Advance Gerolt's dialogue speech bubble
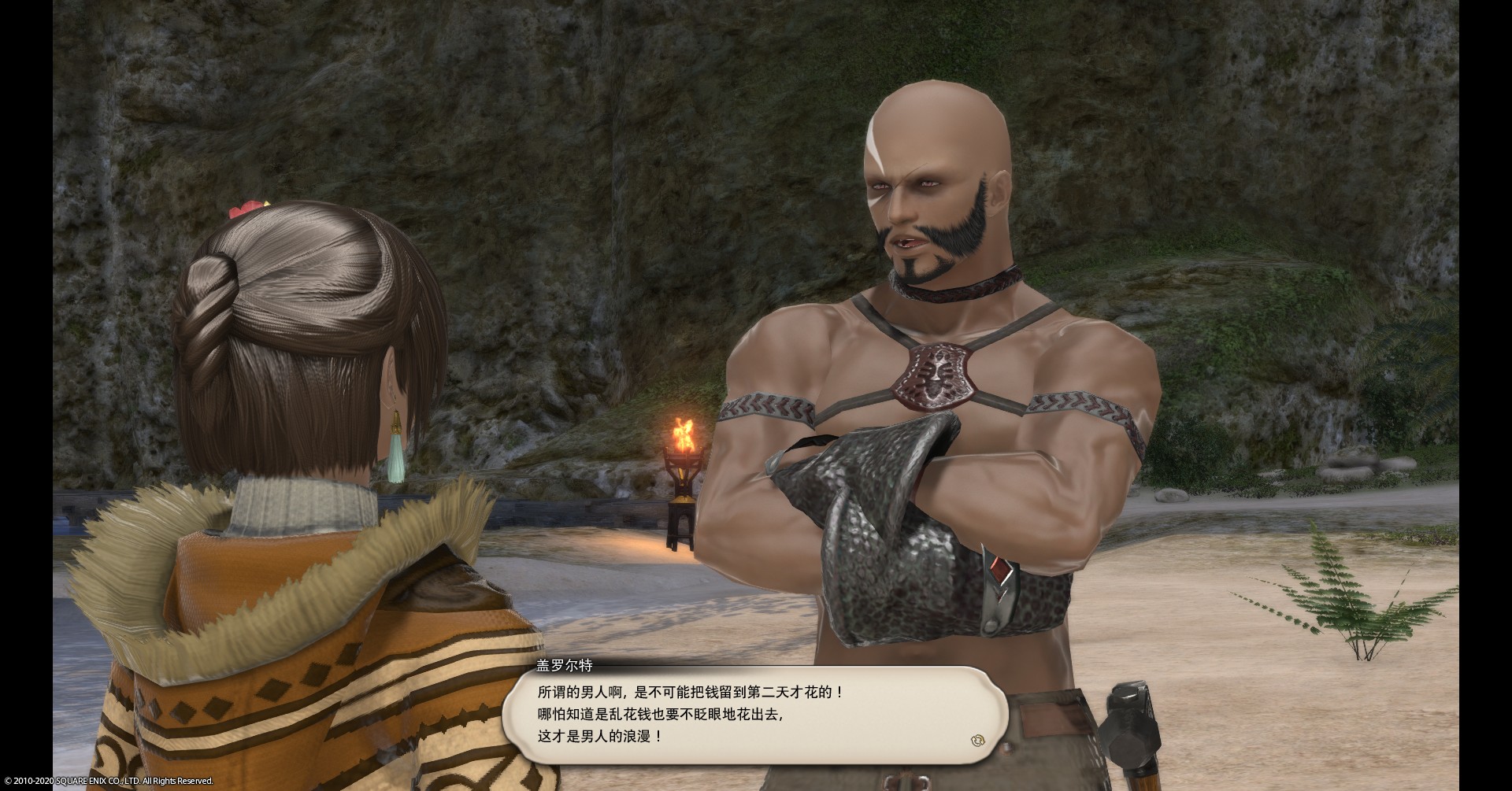Screen dimensions: 1512x791 tap(754, 715)
